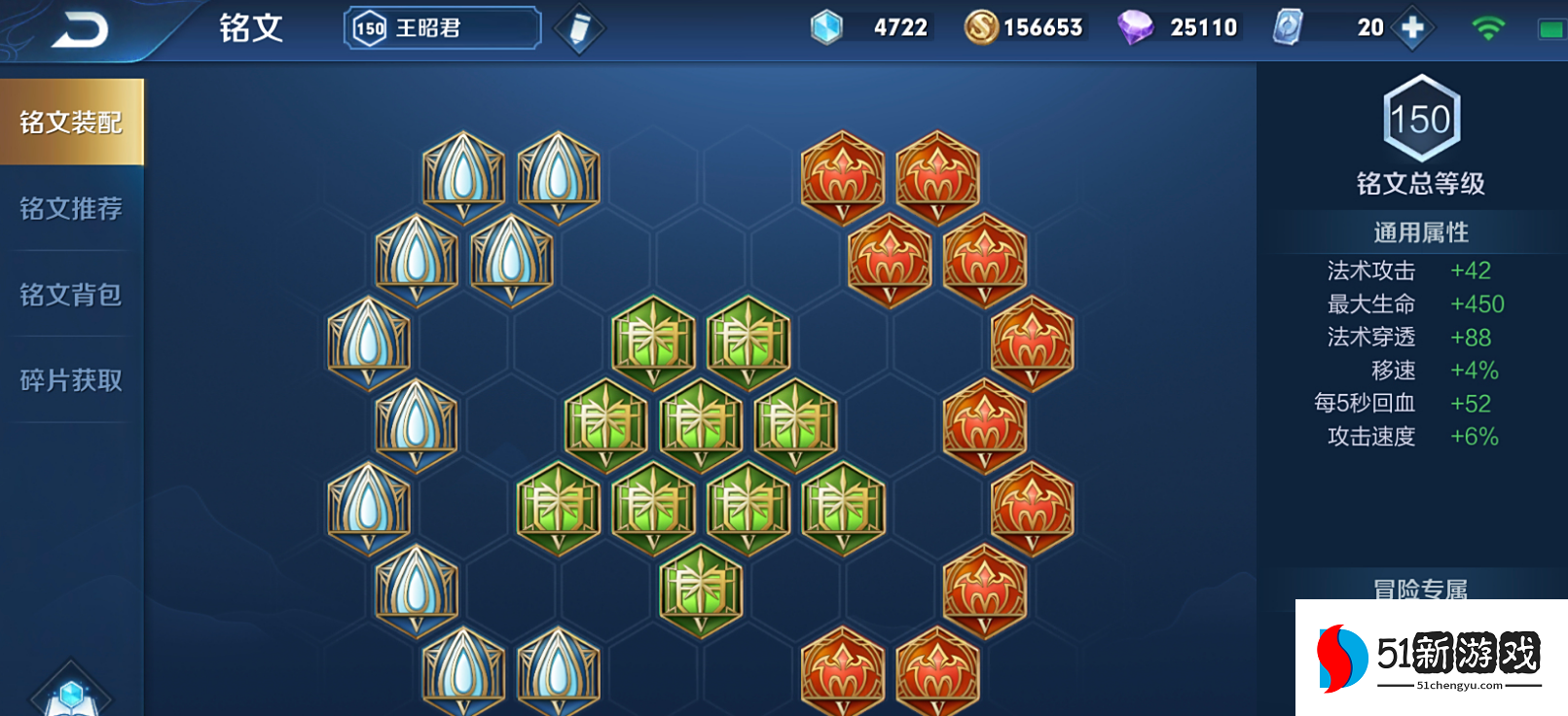Viewport: 1568px width, 716px height.
Task: Add more tickets with the plus button
Action: click(1412, 28)
